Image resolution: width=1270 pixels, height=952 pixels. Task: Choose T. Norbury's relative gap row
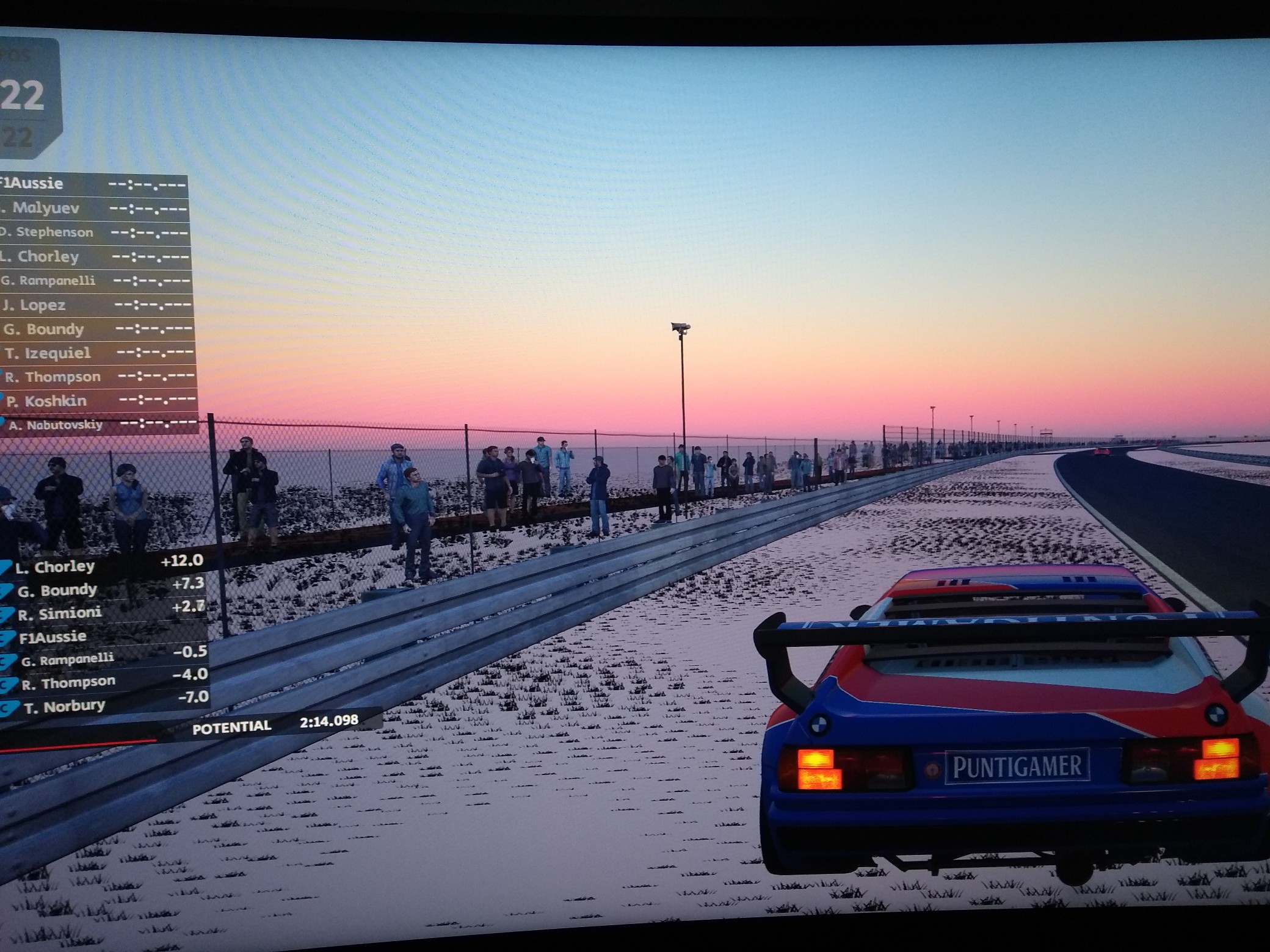105,706
